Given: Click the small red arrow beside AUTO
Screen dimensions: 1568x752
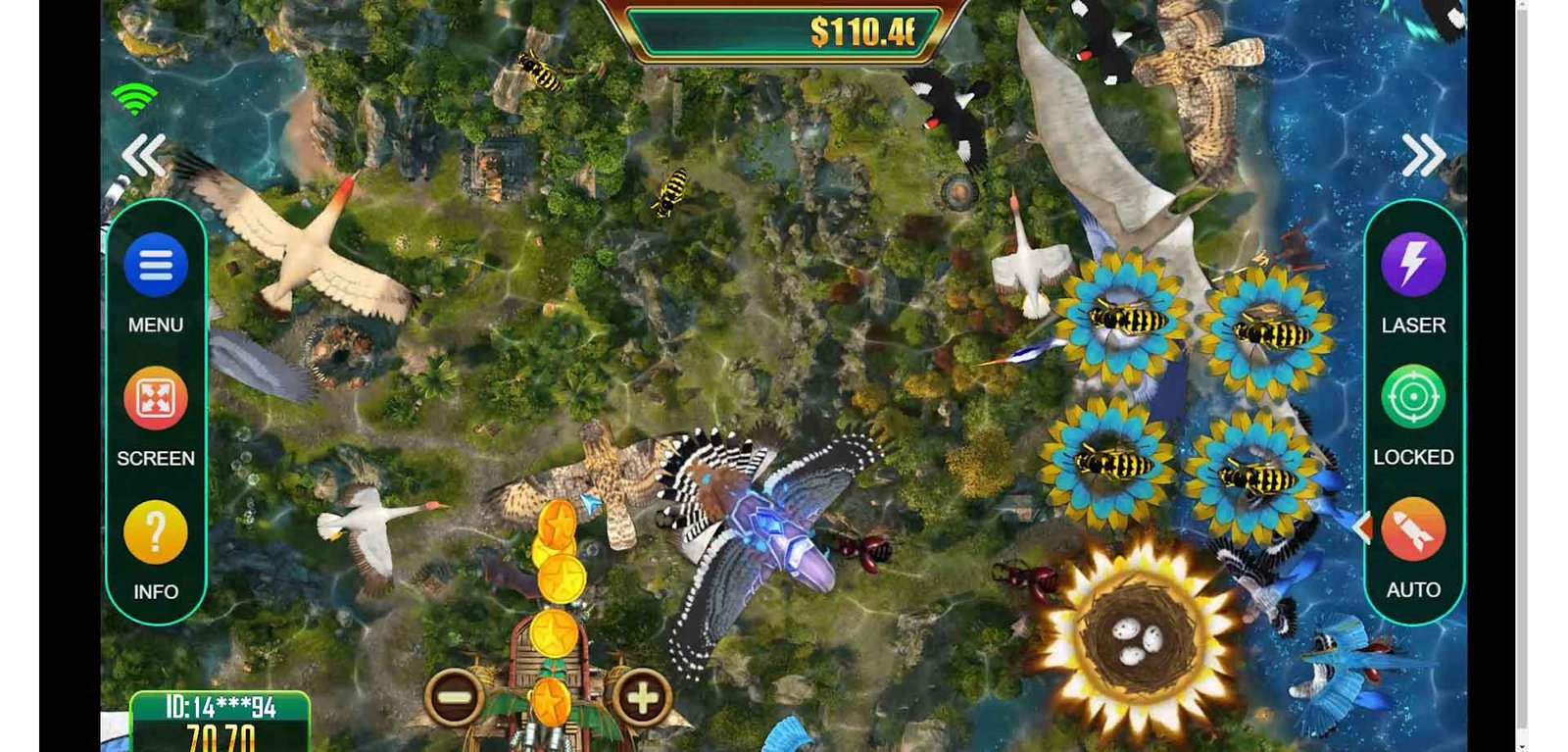Looking at the screenshot, I should [1362, 527].
